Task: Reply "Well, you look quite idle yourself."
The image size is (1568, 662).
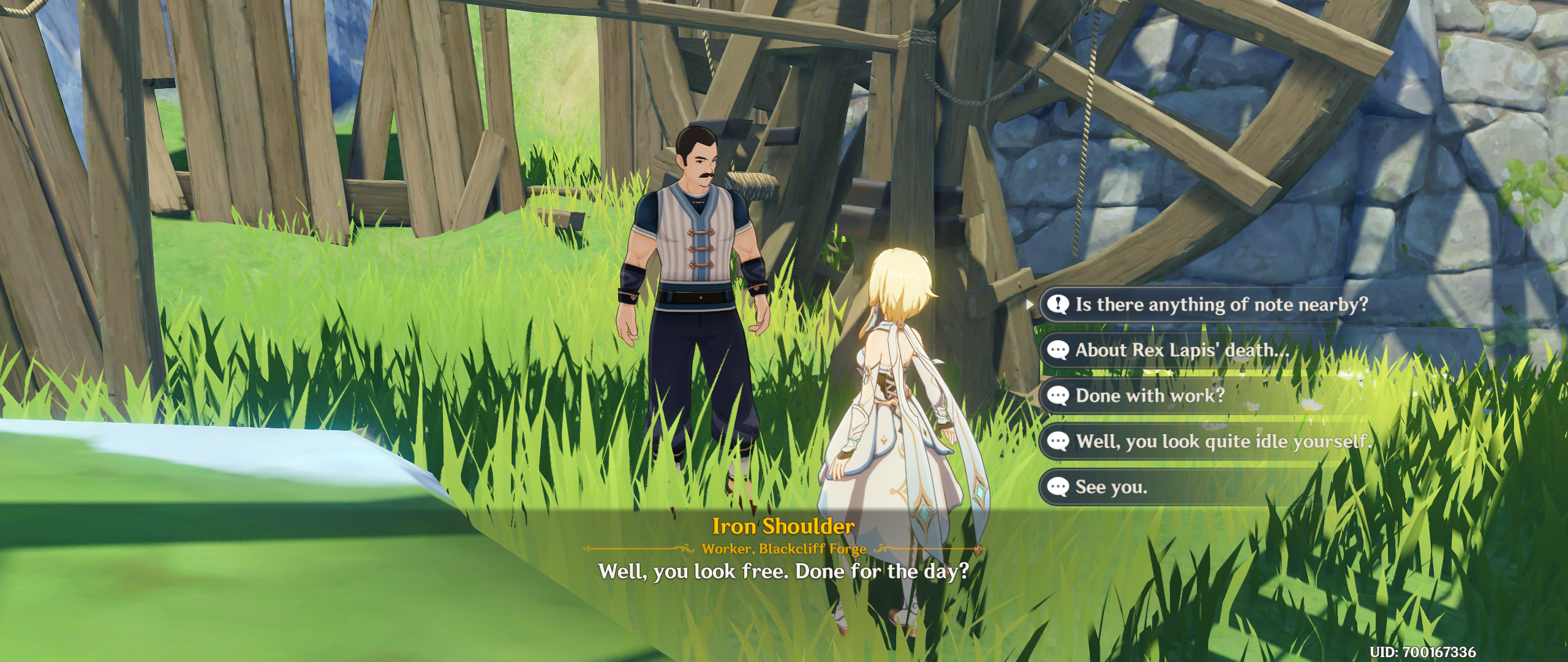Action: coord(1223,441)
